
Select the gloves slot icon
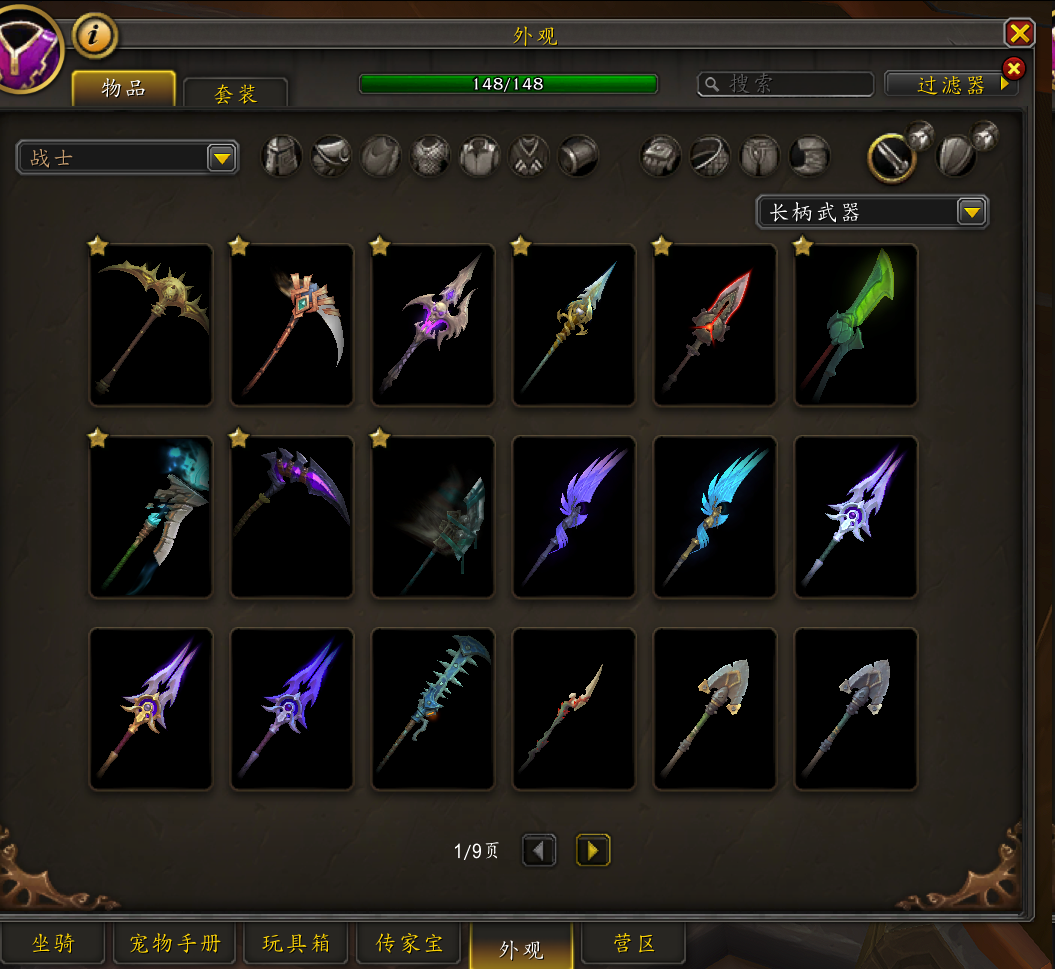[x=661, y=157]
